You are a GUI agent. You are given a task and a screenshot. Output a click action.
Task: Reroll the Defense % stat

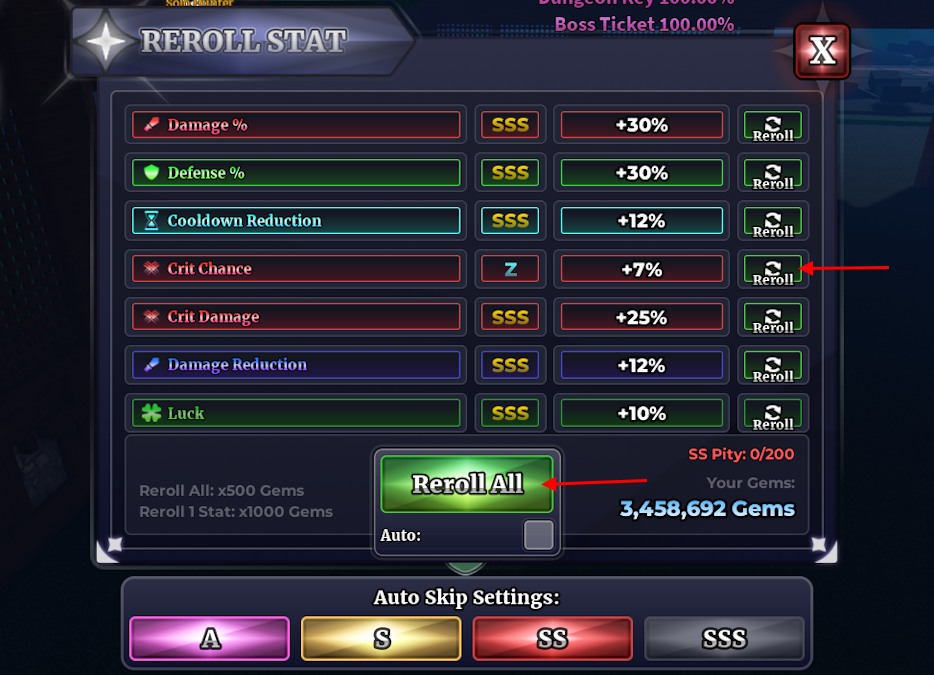click(x=773, y=173)
